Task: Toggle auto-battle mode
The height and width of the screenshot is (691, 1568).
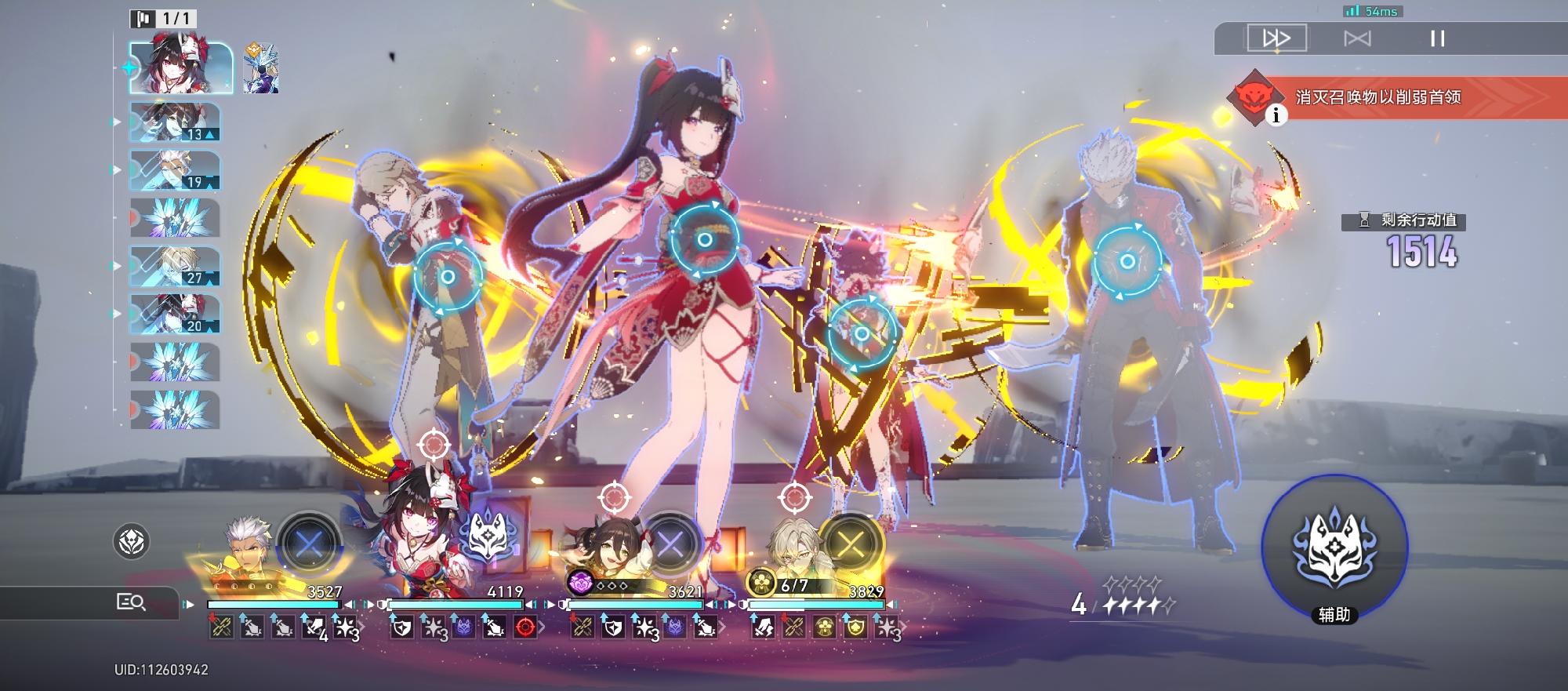Action: [1357, 38]
